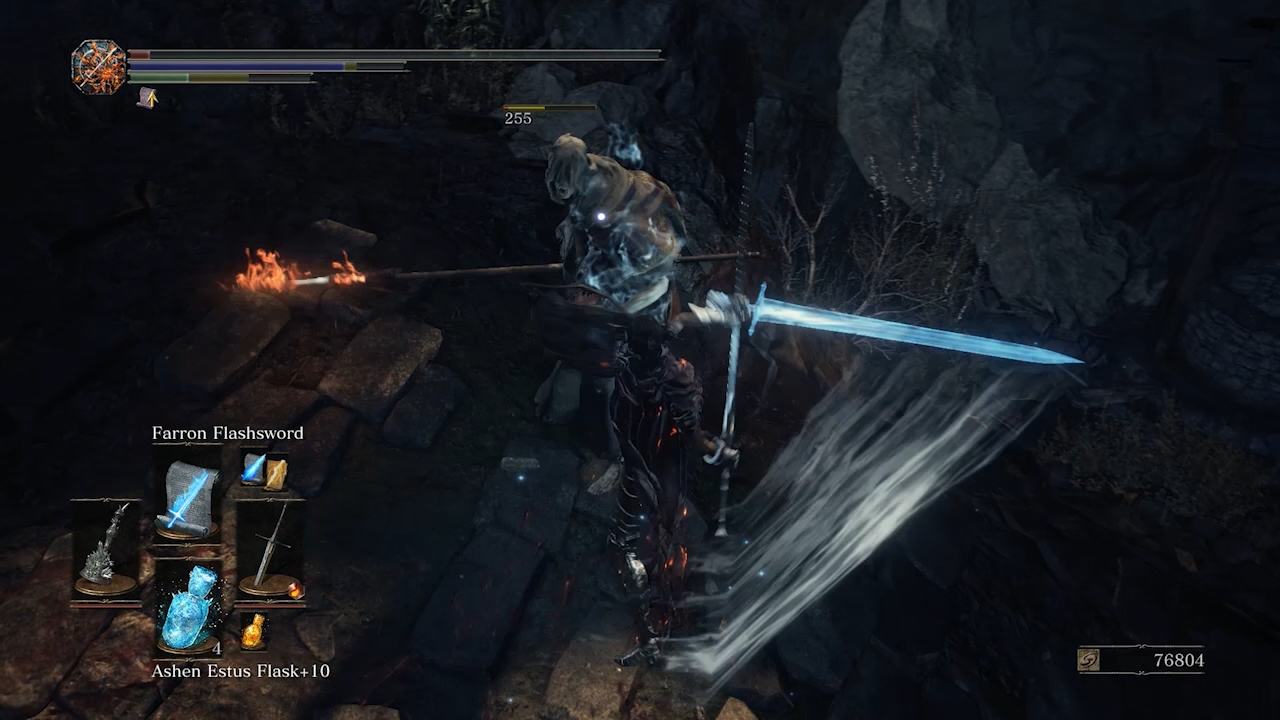
Task: Select the left-hand spiked weapon slot
Action: tap(105, 550)
